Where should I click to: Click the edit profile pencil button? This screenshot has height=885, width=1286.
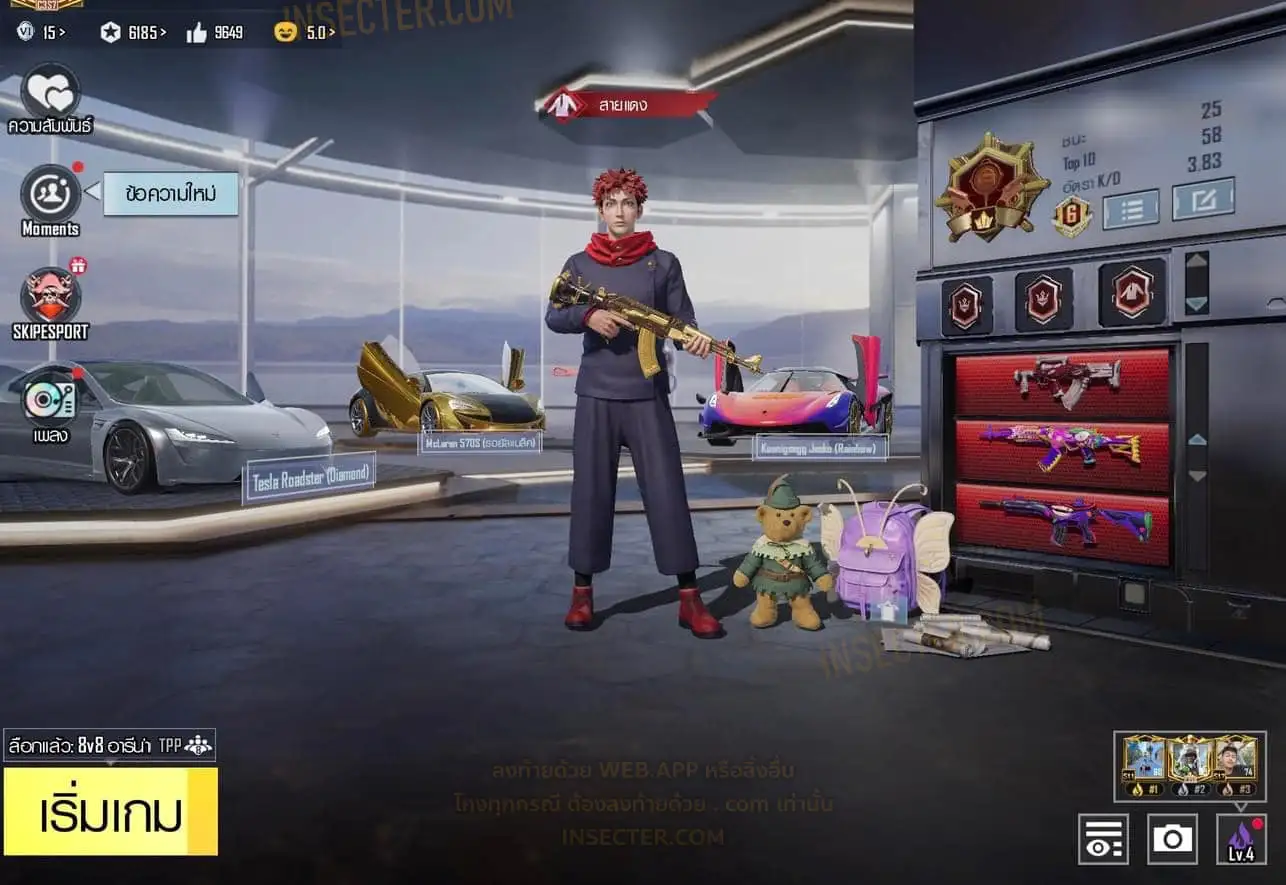[x=1203, y=199]
